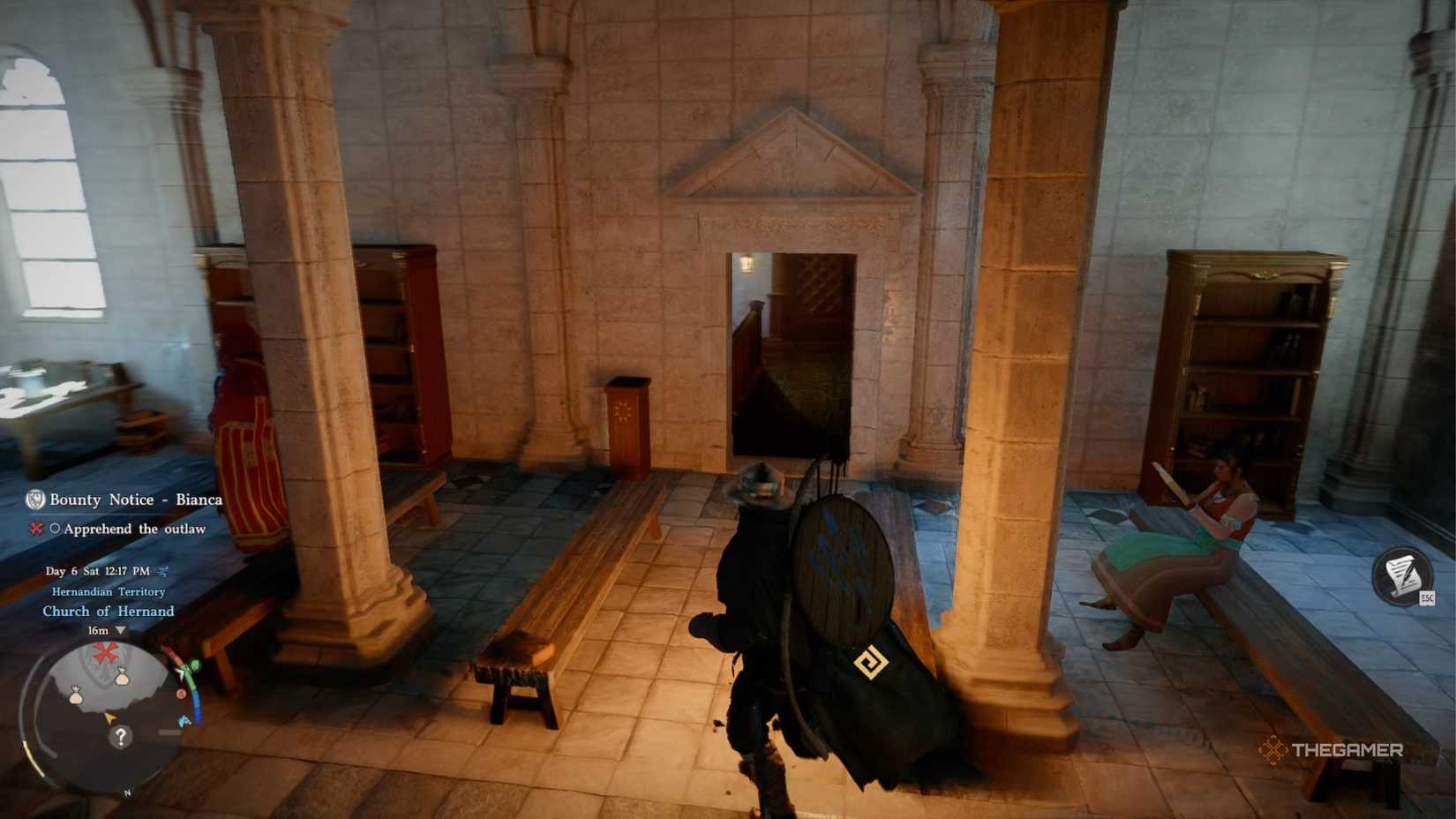Click the weather icon beside the clock
The width and height of the screenshot is (1456, 819).
coord(161,572)
